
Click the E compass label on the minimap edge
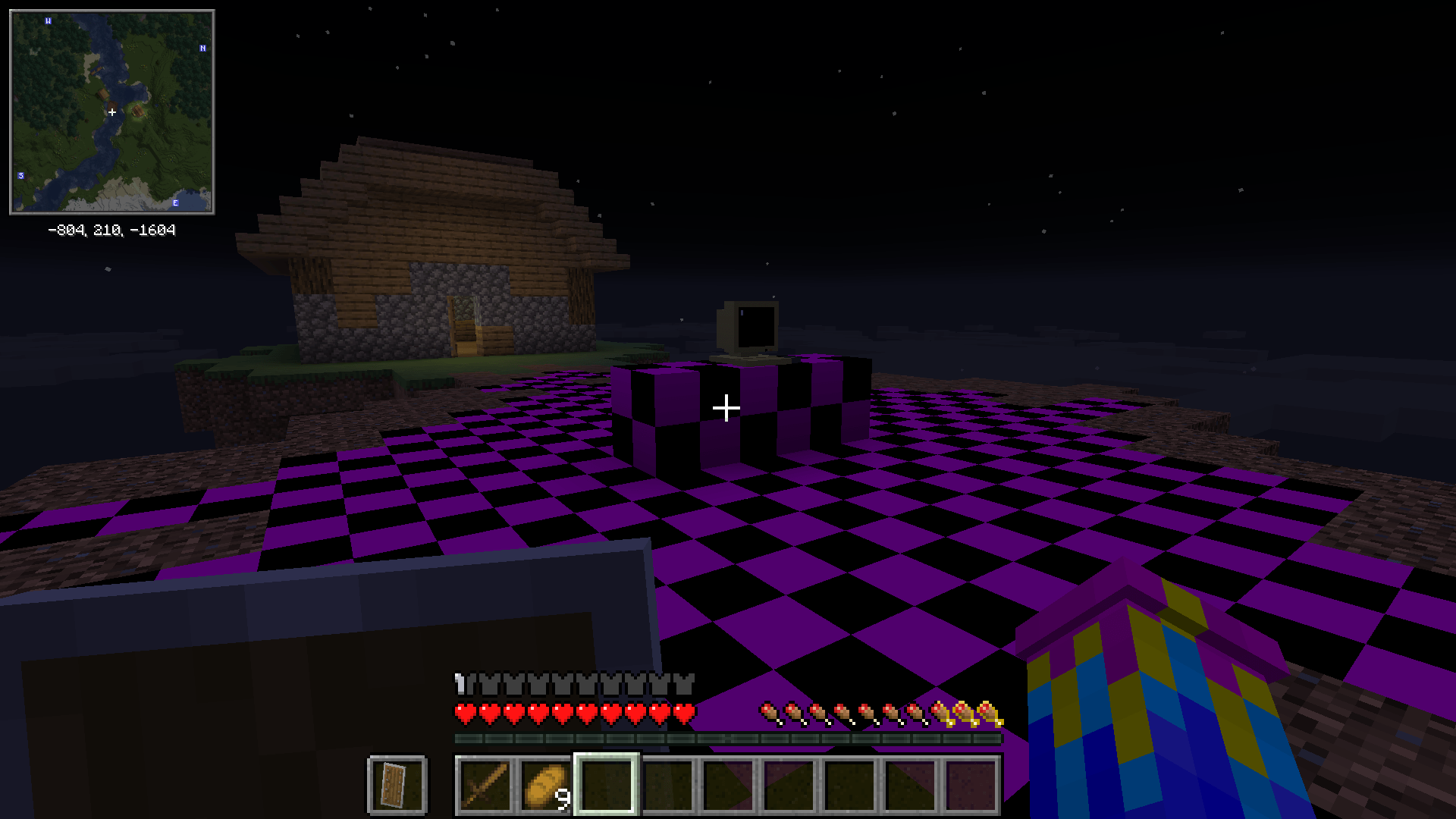177,202
